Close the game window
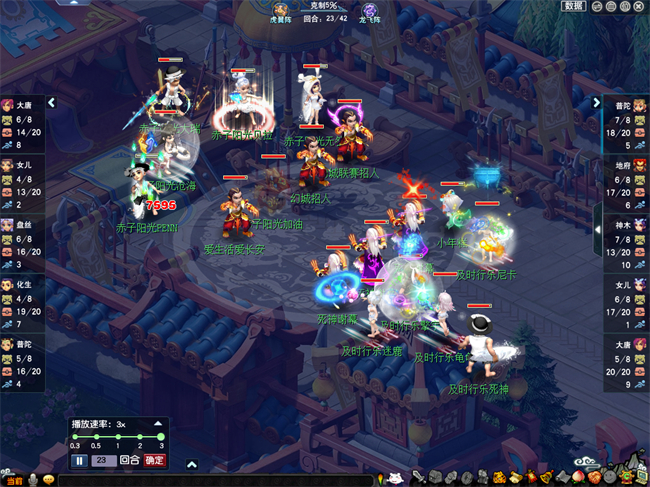Image resolution: width=650 pixels, height=487 pixels. (x=641, y=6)
